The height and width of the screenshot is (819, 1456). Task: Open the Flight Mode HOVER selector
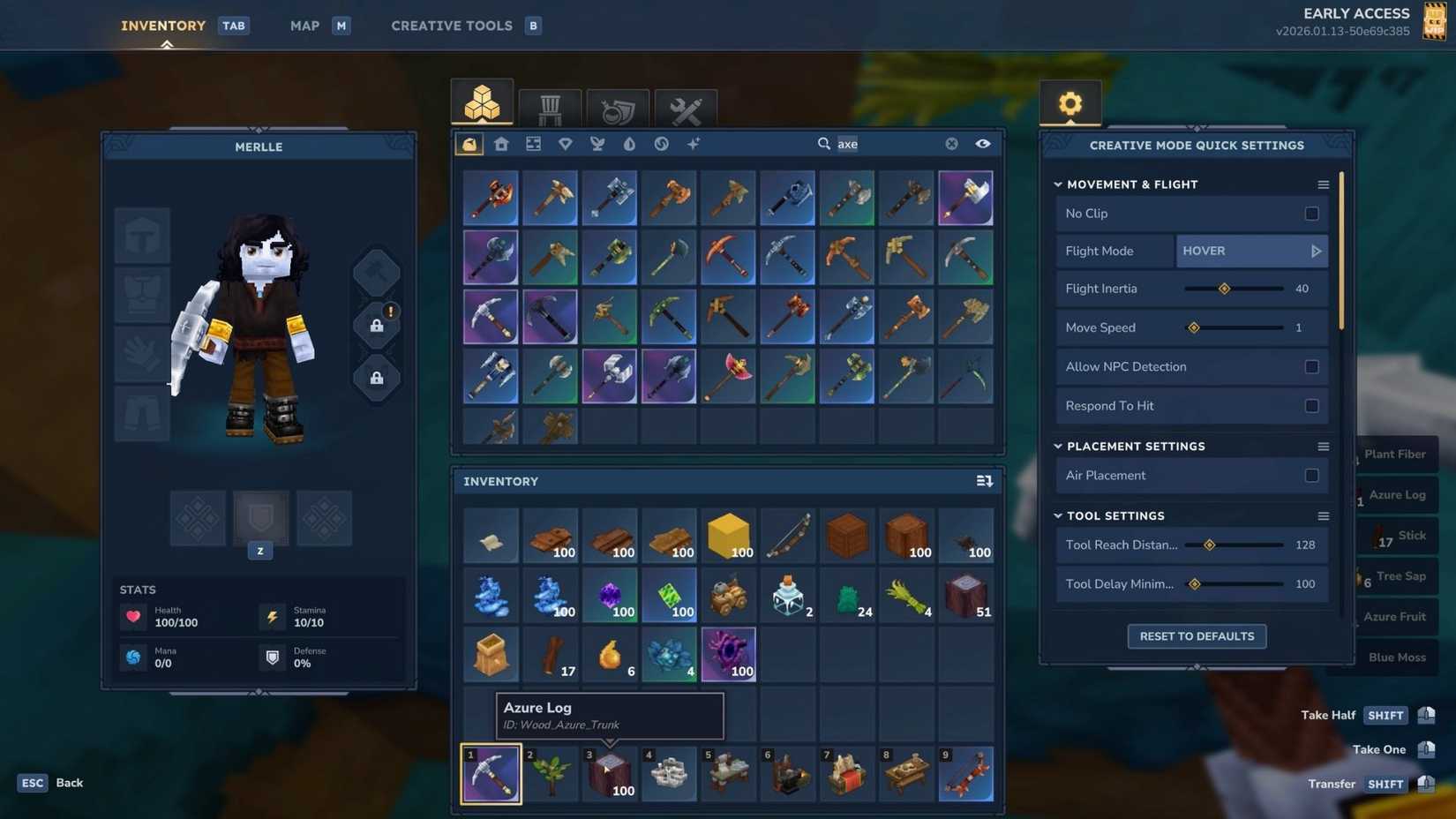click(x=1251, y=251)
